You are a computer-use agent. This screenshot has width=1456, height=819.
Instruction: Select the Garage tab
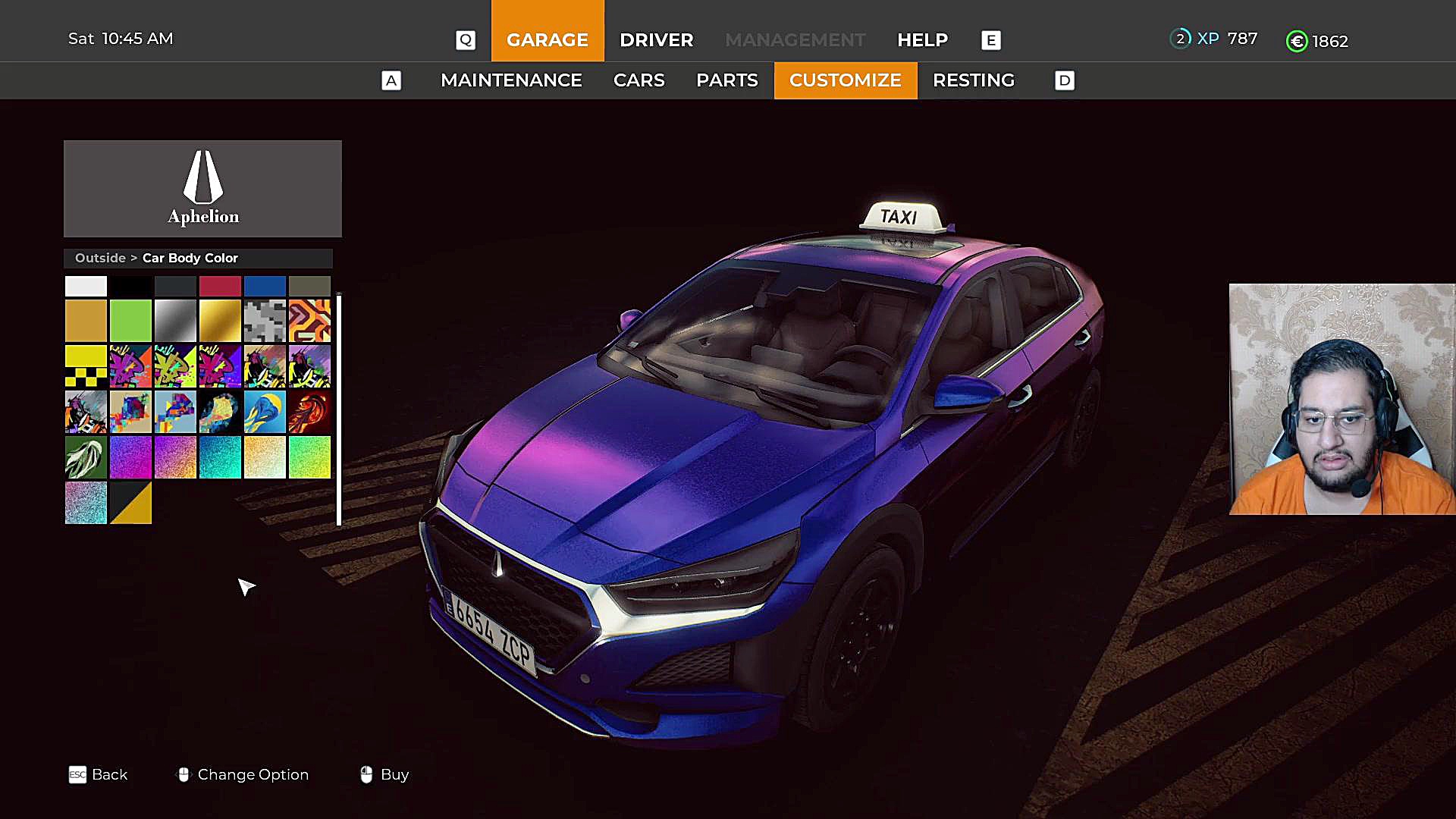pos(547,39)
